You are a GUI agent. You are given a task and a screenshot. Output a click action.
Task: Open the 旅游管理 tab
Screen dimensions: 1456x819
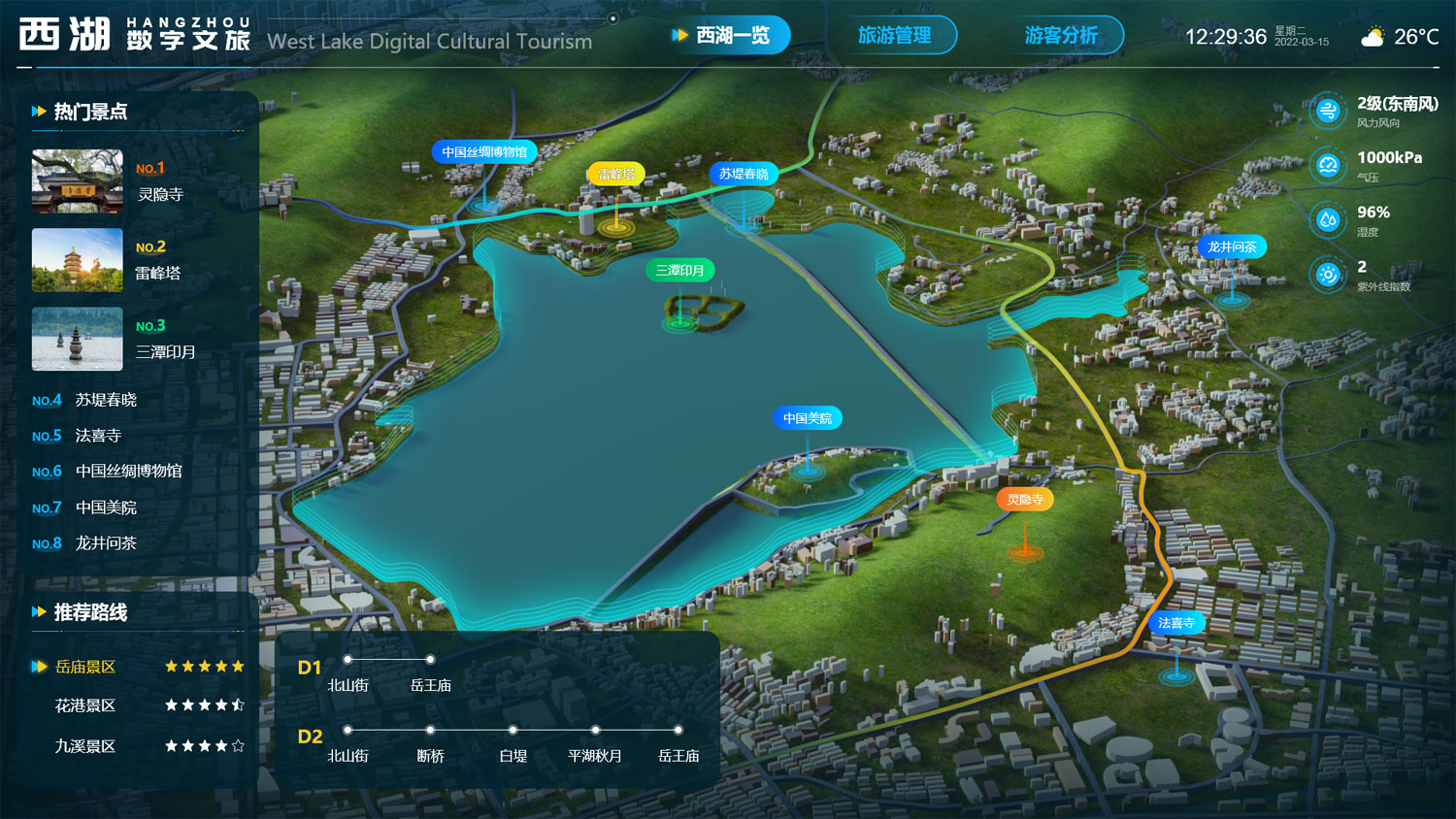(894, 36)
